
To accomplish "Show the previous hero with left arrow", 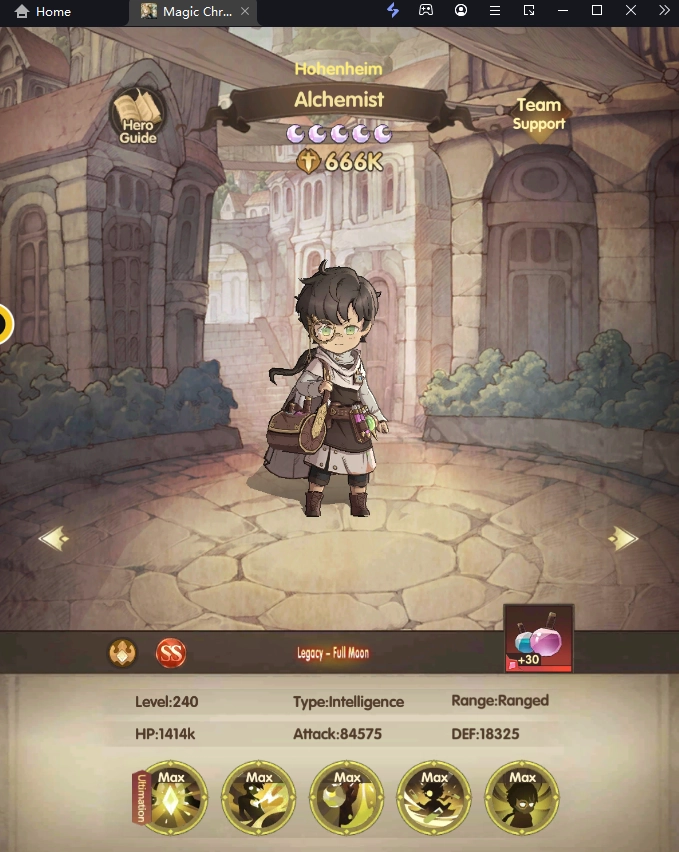I will [54, 539].
